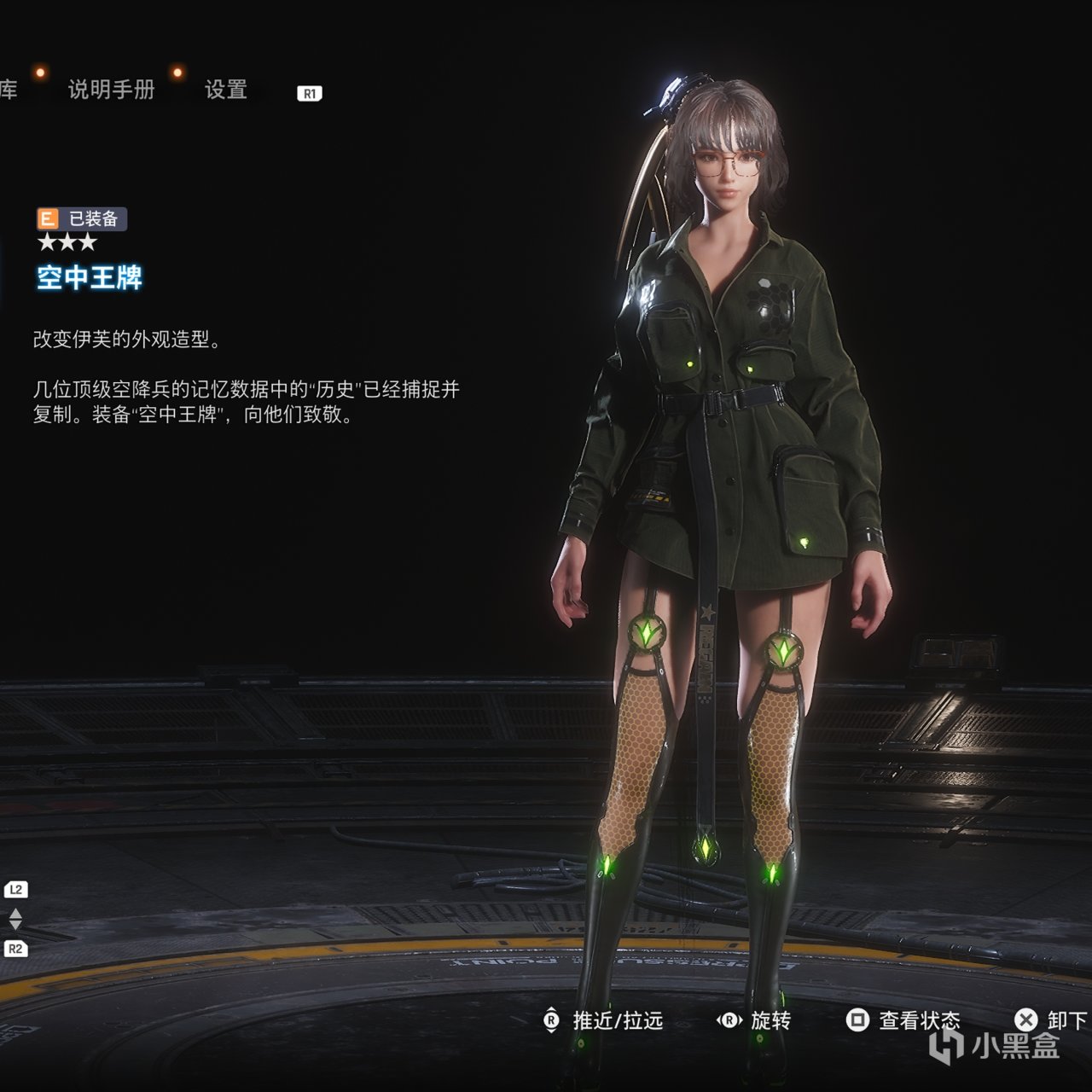Viewport: 1092px width, 1092px height.
Task: Click the glowing emblem on the left thigh strap
Action: 646,631
